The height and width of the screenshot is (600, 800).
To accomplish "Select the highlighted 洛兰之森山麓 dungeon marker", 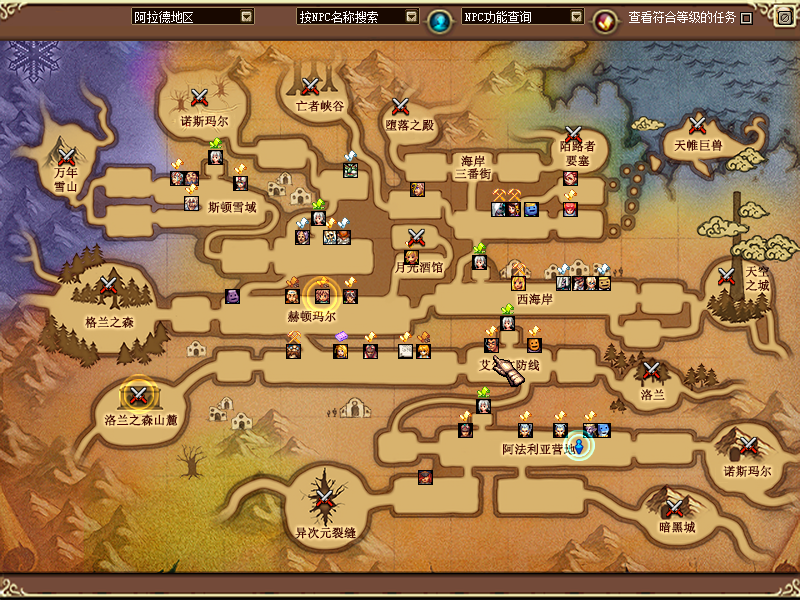I will (x=138, y=394).
